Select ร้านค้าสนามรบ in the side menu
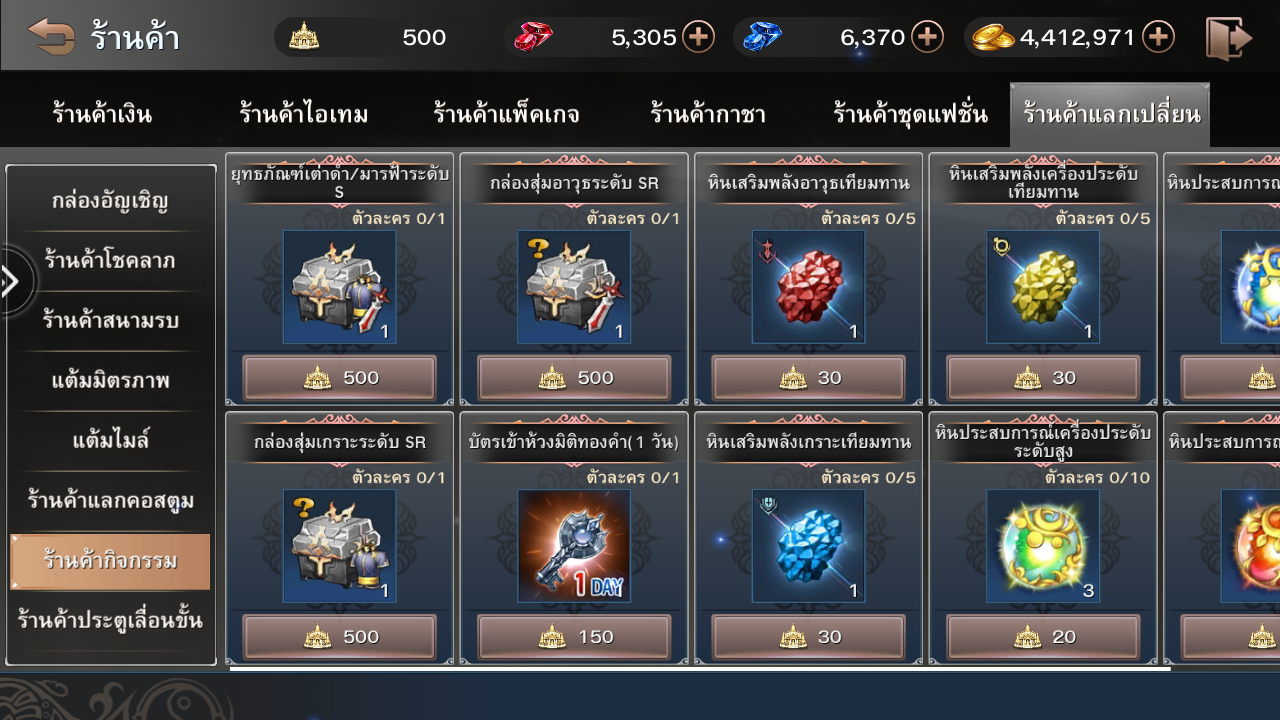 [x=110, y=321]
